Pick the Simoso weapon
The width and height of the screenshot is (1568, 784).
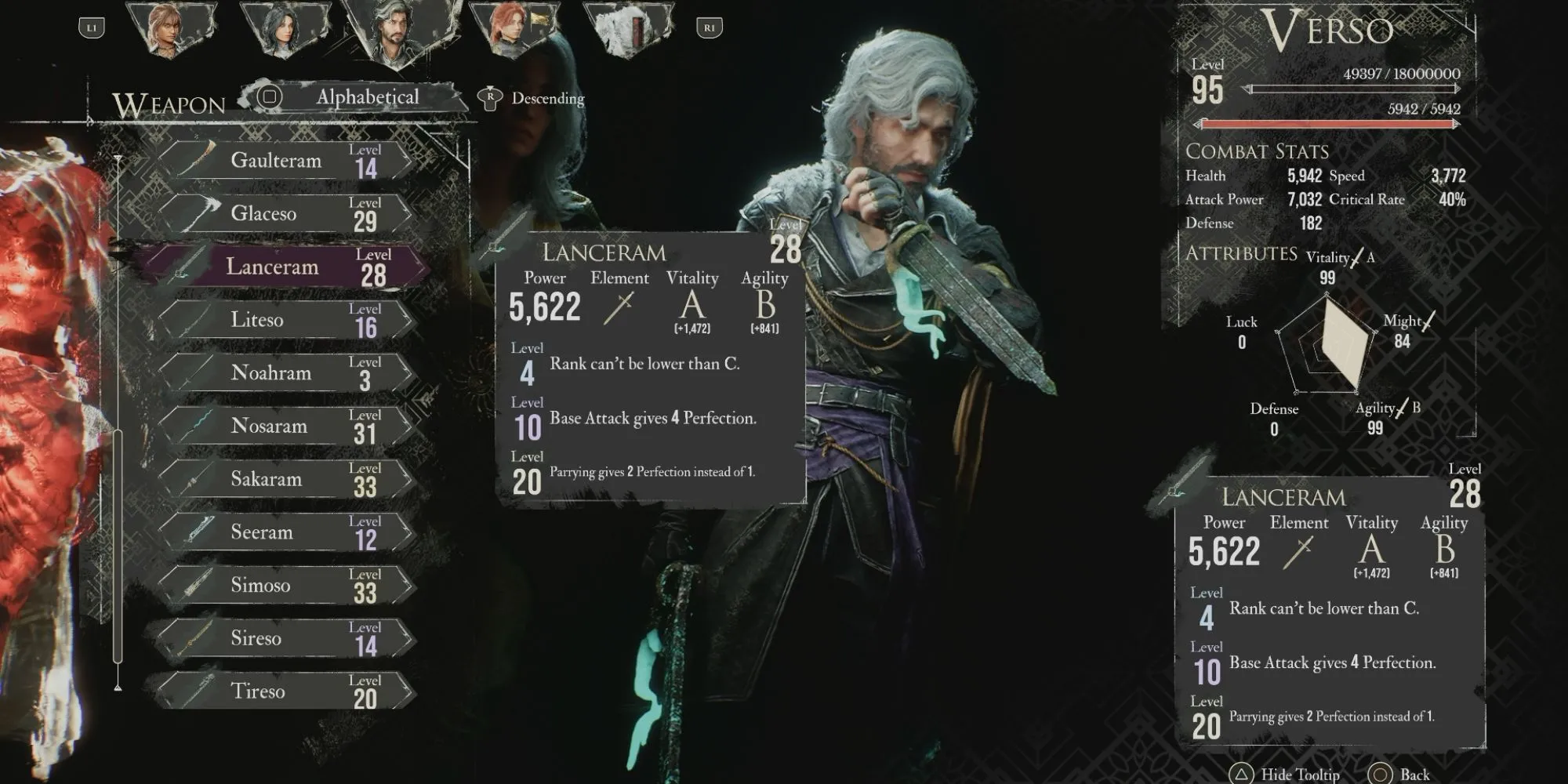tap(286, 585)
